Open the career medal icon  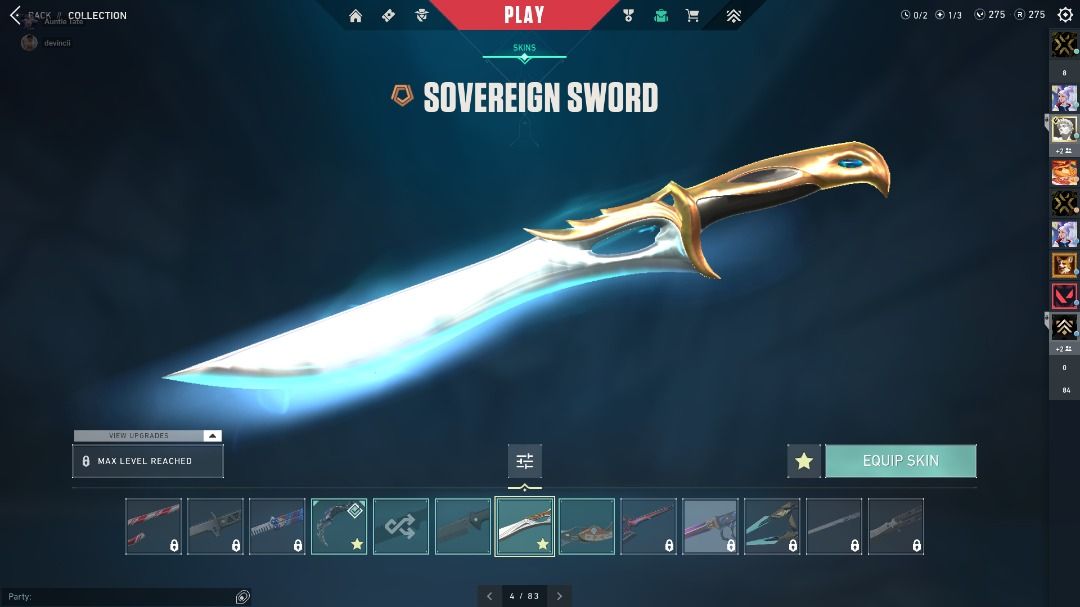[628, 15]
